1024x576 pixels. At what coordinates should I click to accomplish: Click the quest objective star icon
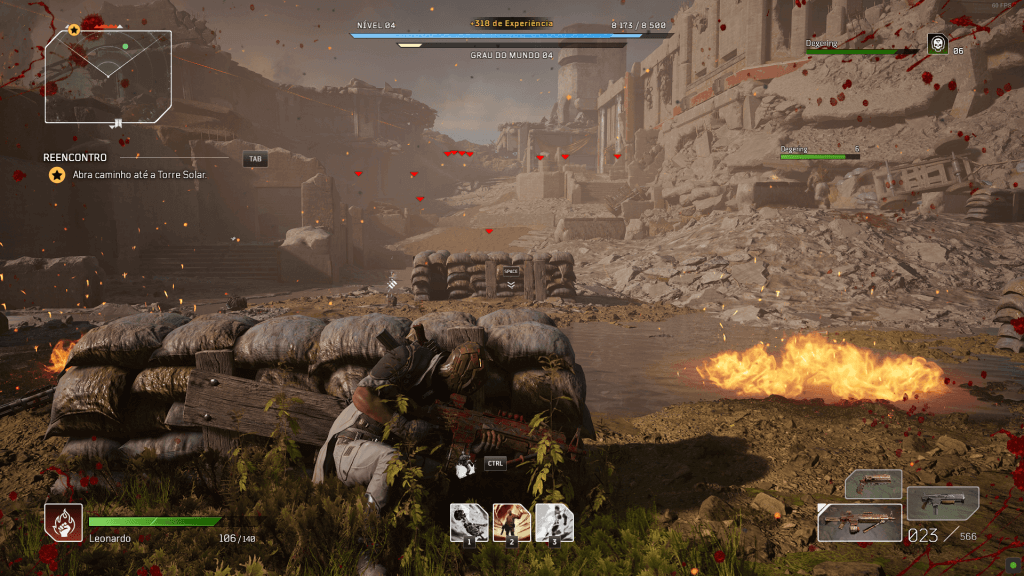pyautogui.click(x=57, y=175)
